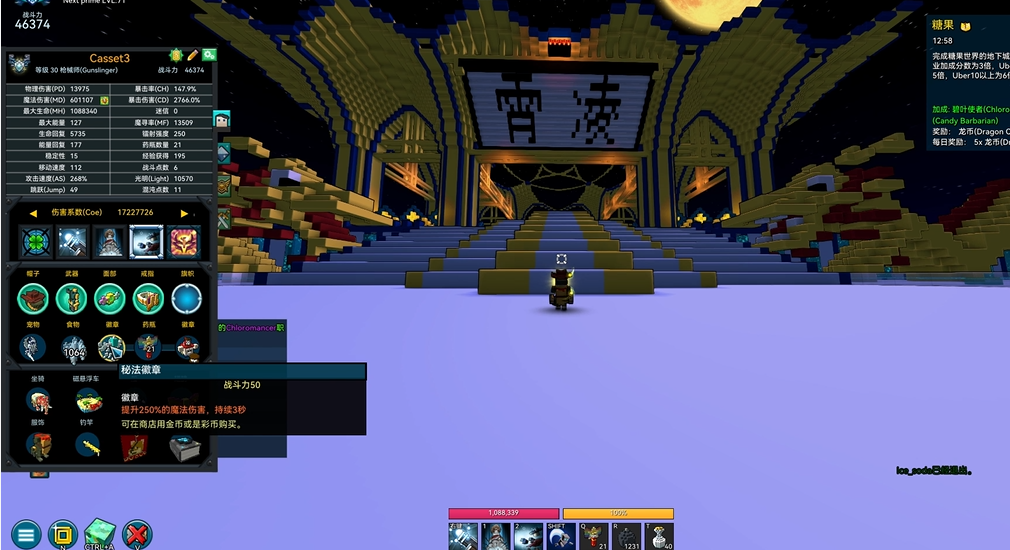This screenshot has width=1010, height=550.
Task: Open the fishing rod (钓竿) slot
Action: 90,447
